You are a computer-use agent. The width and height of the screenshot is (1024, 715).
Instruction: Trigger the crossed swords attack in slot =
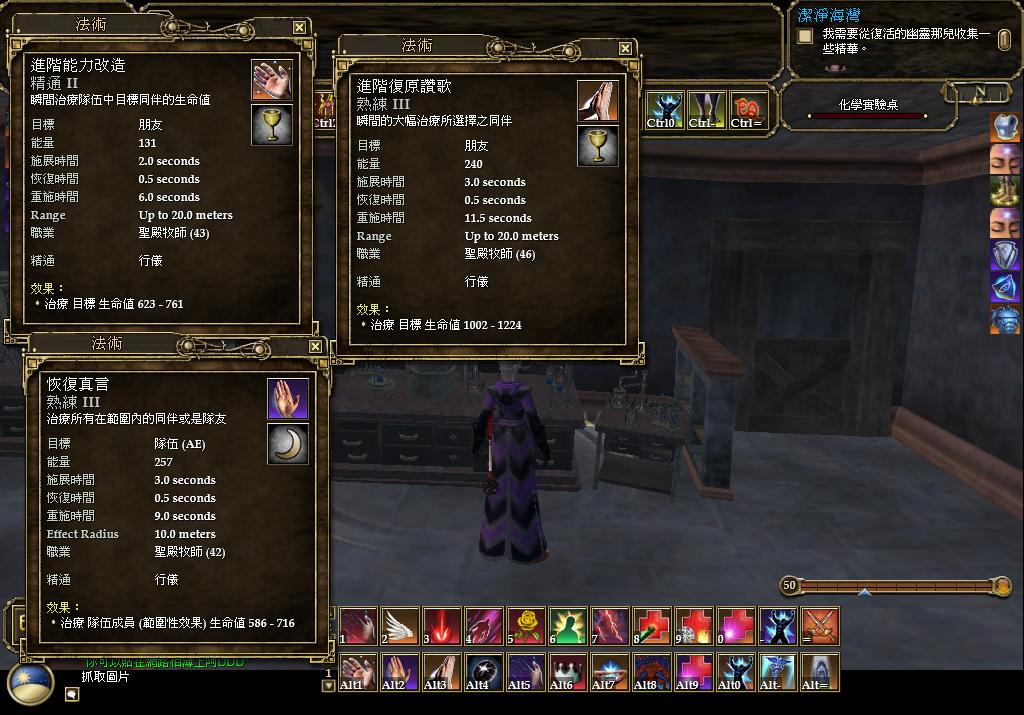coord(820,626)
